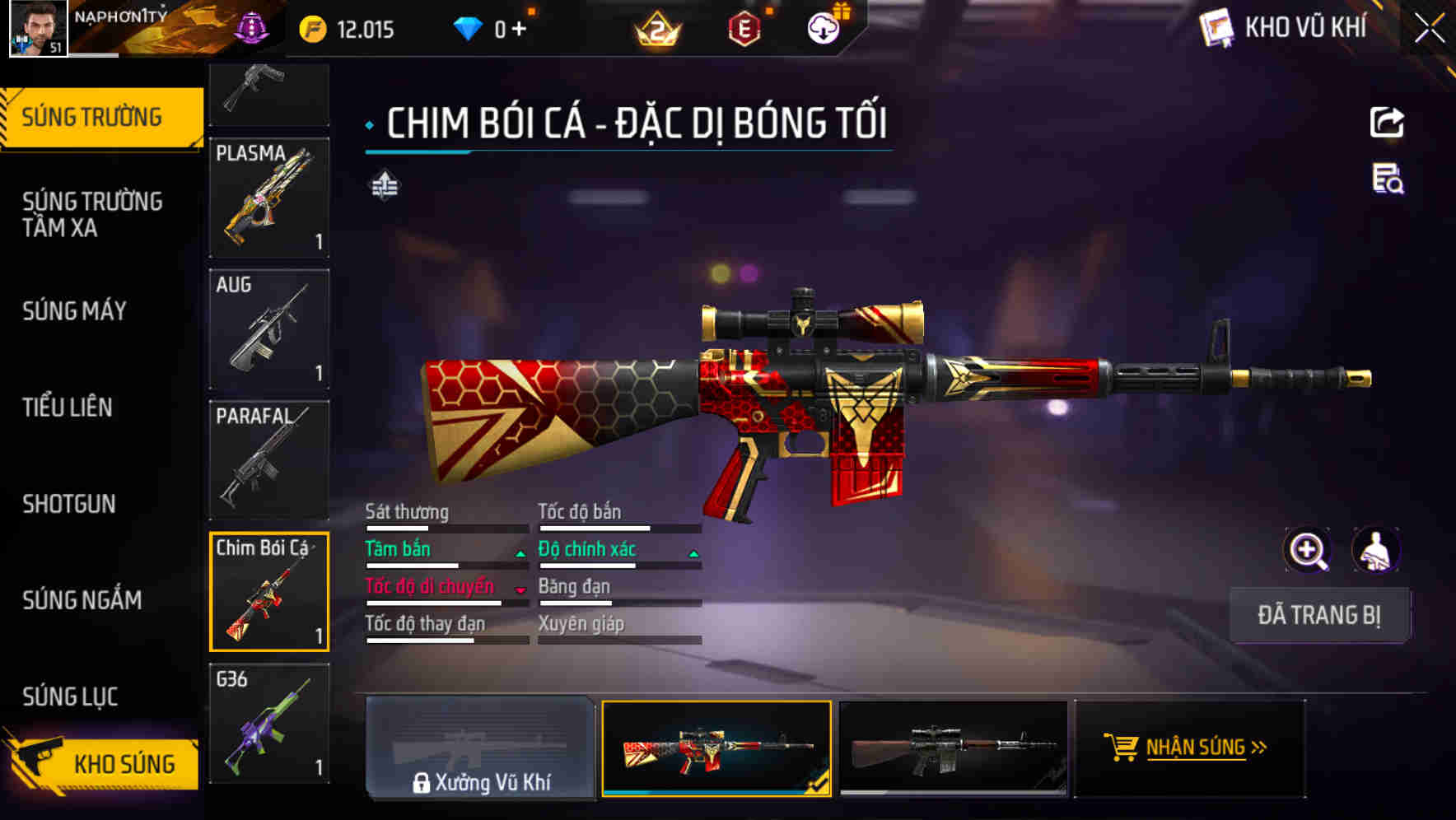This screenshot has width=1456, height=820.
Task: Choose the AUG rifle slot
Action: point(269,328)
